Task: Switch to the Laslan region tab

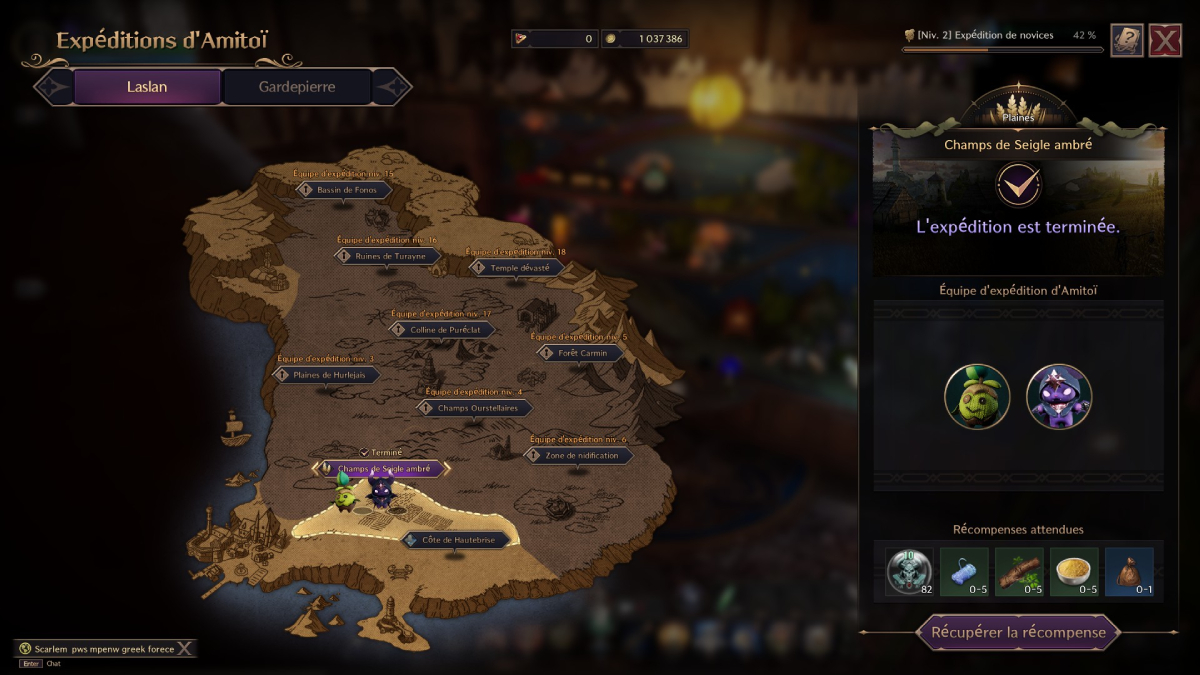Action: [147, 87]
